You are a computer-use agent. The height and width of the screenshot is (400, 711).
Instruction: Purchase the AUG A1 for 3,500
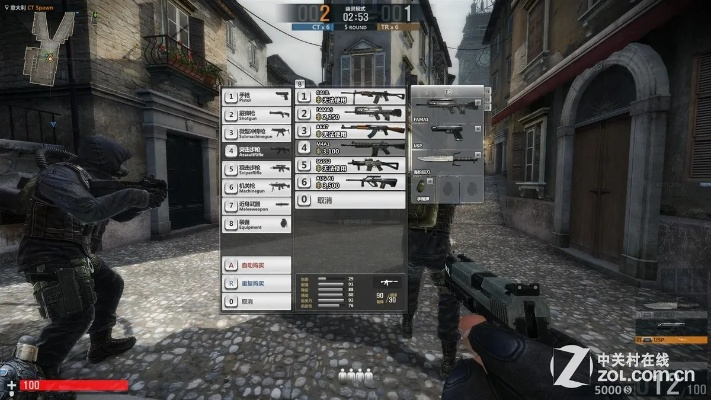point(349,183)
